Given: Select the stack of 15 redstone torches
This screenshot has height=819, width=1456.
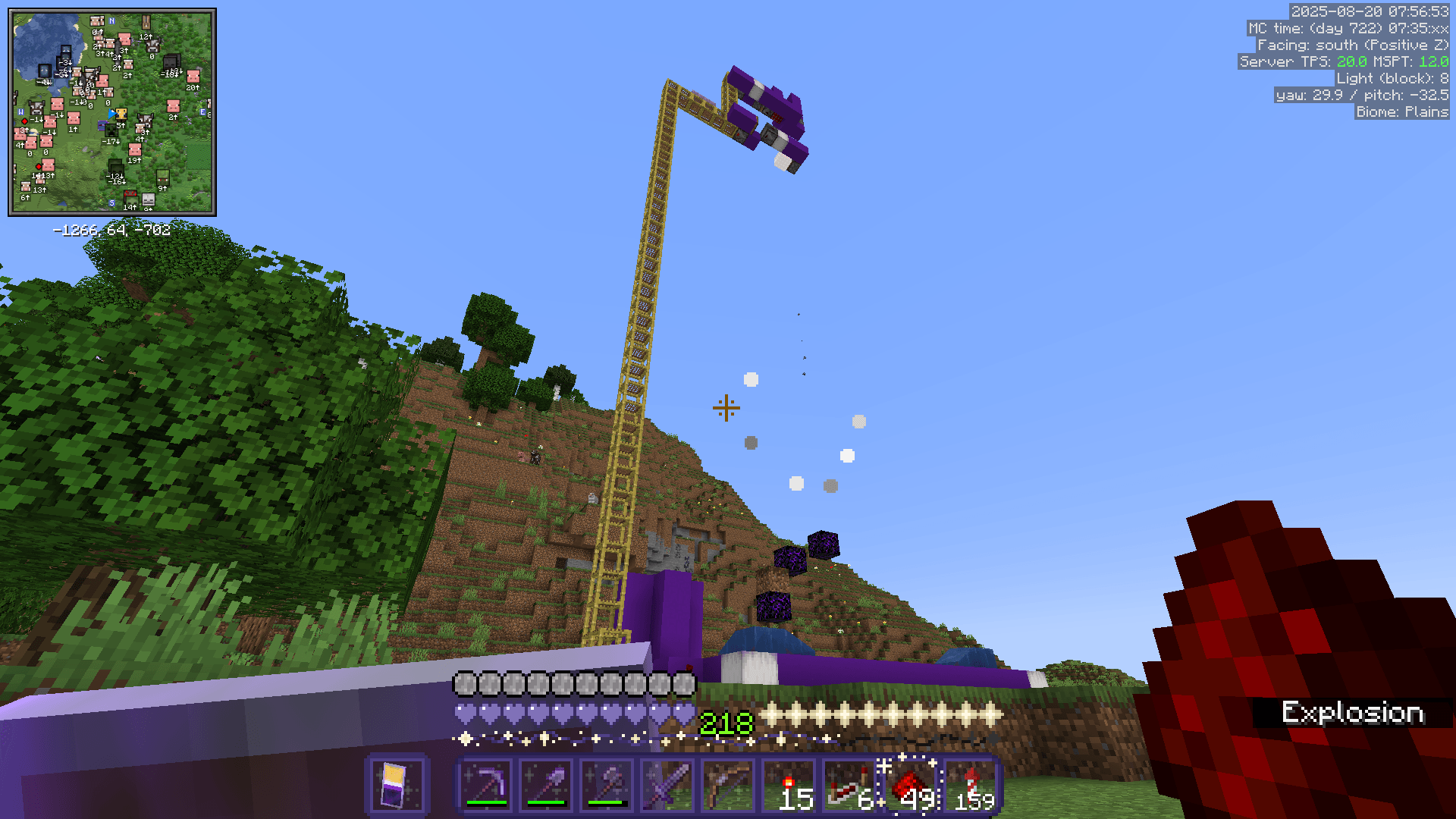Looking at the screenshot, I should [x=789, y=785].
